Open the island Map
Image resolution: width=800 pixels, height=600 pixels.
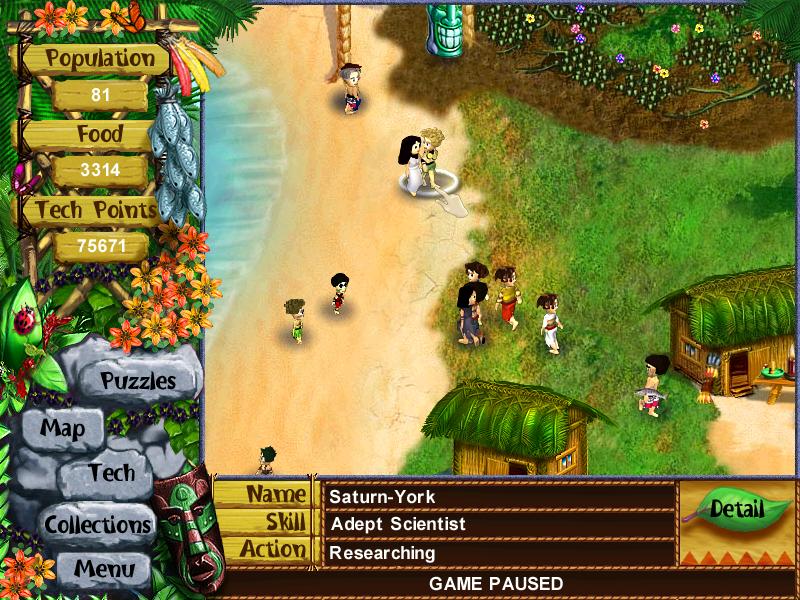(62, 429)
